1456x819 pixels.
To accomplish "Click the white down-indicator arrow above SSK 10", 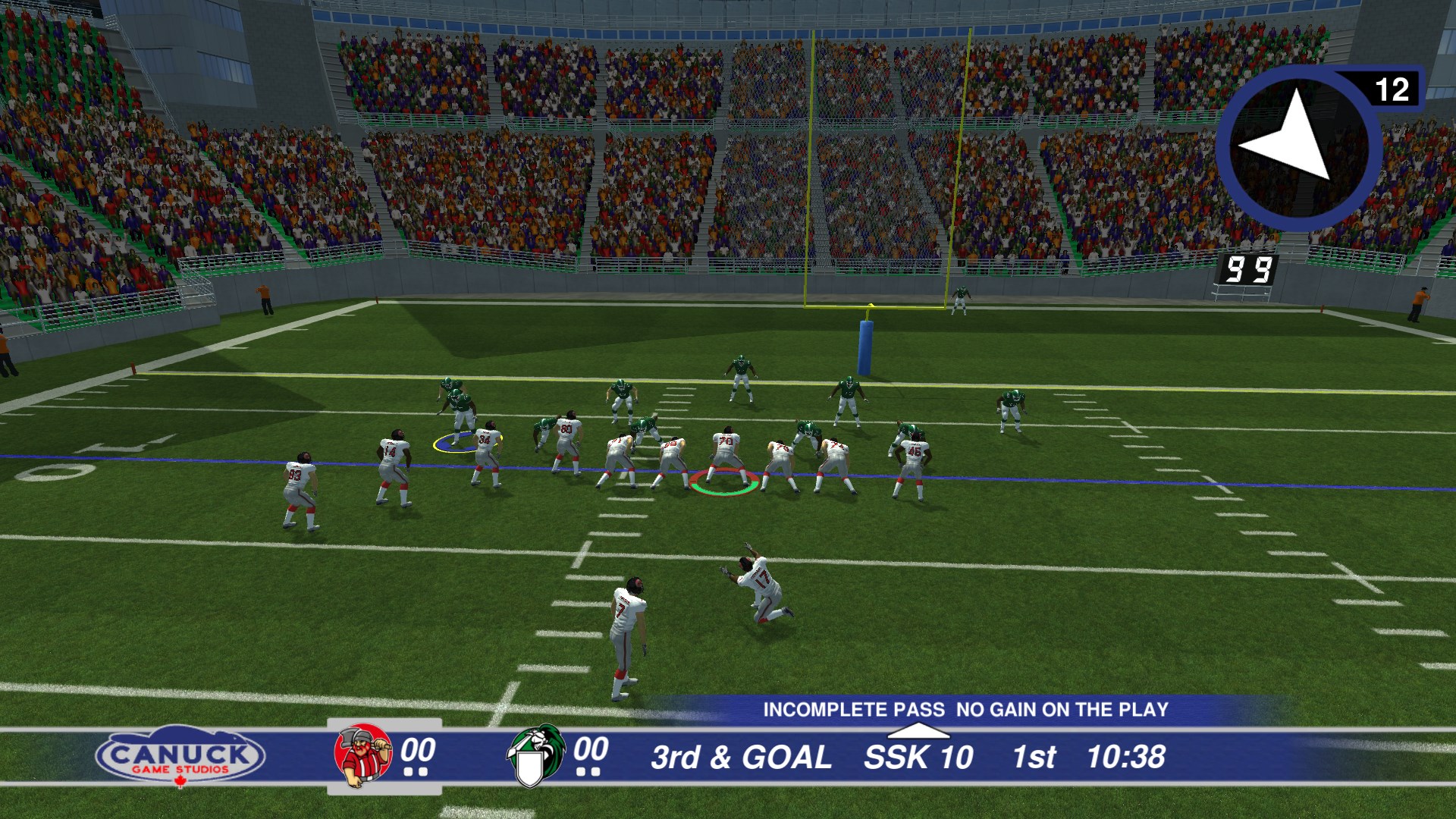I will [921, 732].
